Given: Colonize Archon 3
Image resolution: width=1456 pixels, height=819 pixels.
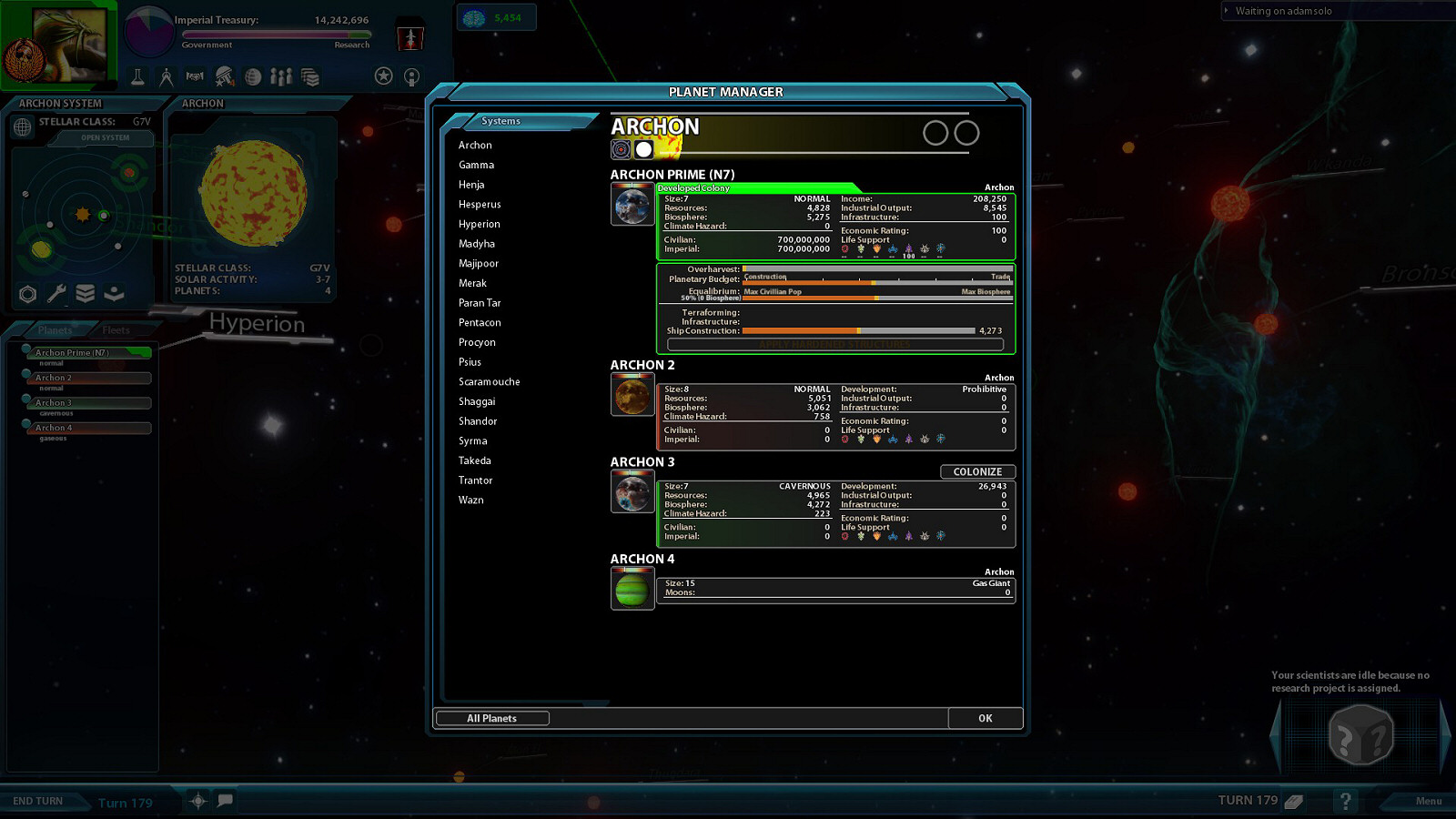Looking at the screenshot, I should click(x=977, y=471).
